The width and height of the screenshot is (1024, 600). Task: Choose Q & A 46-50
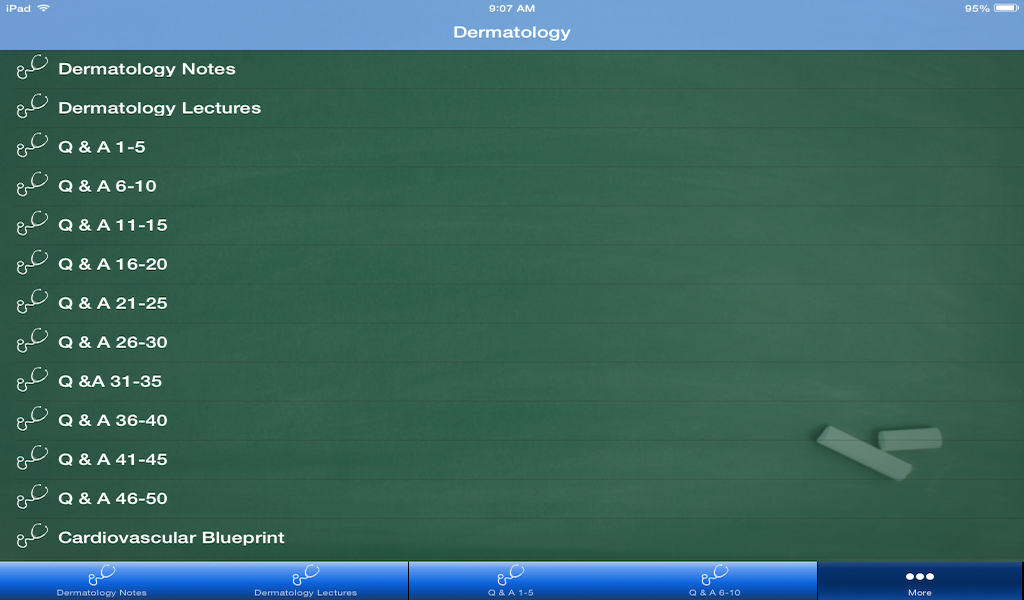pos(113,498)
